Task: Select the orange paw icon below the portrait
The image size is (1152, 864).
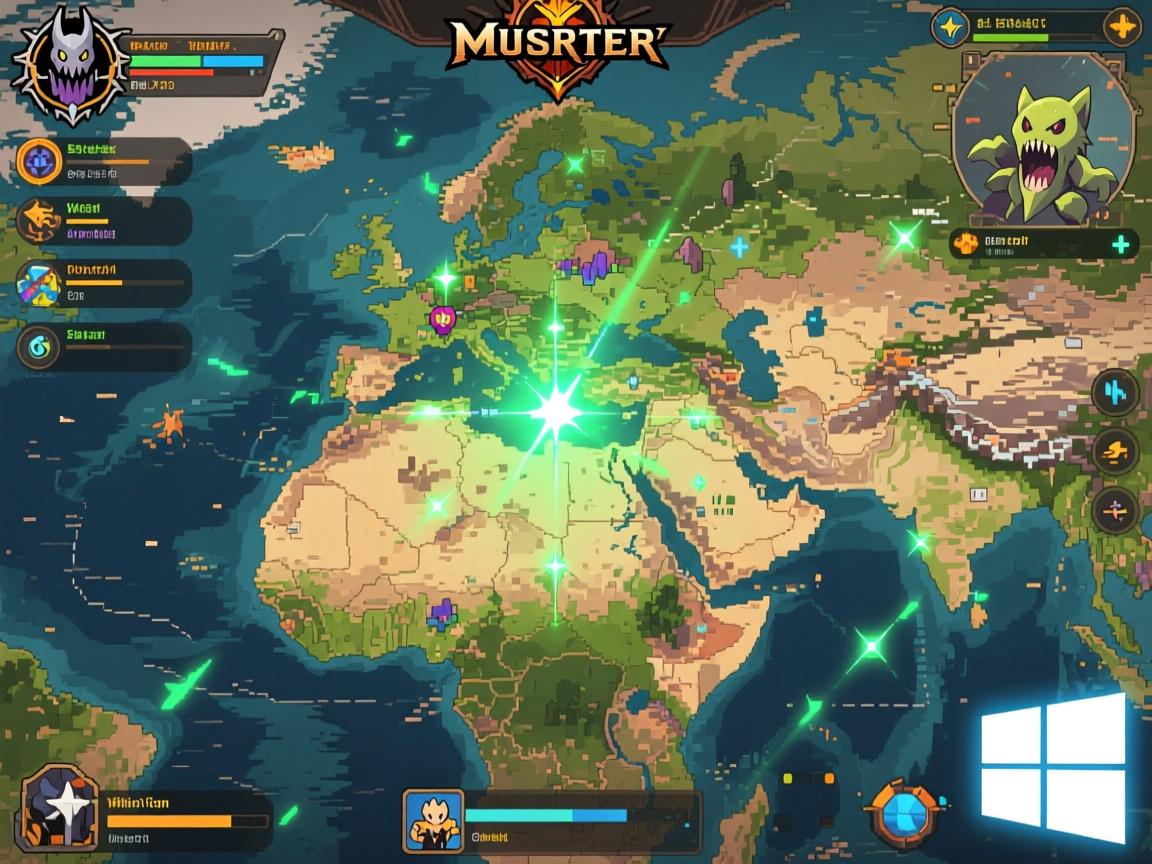Action: (966, 242)
